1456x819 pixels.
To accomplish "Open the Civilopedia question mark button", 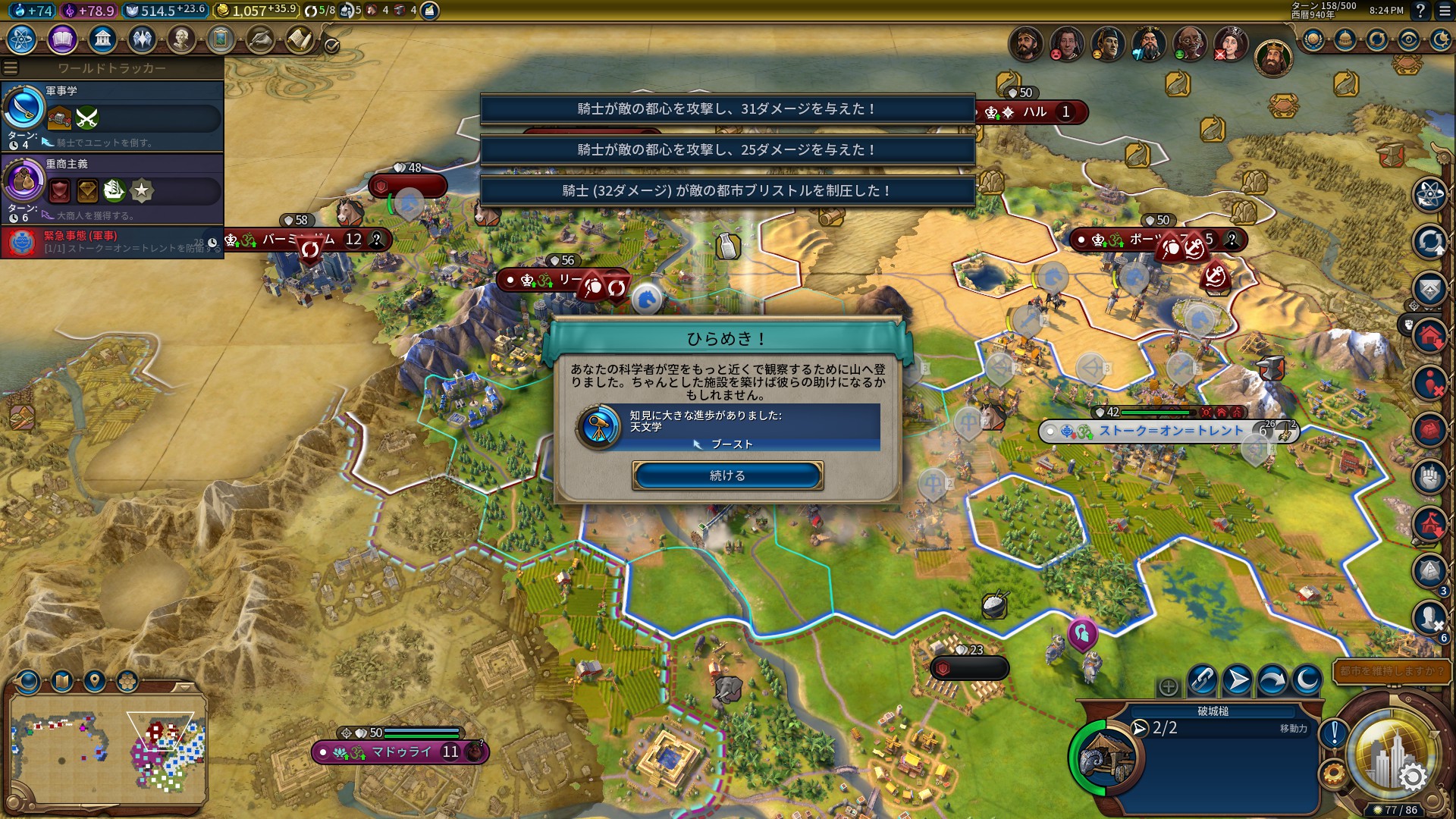I will [1420, 11].
